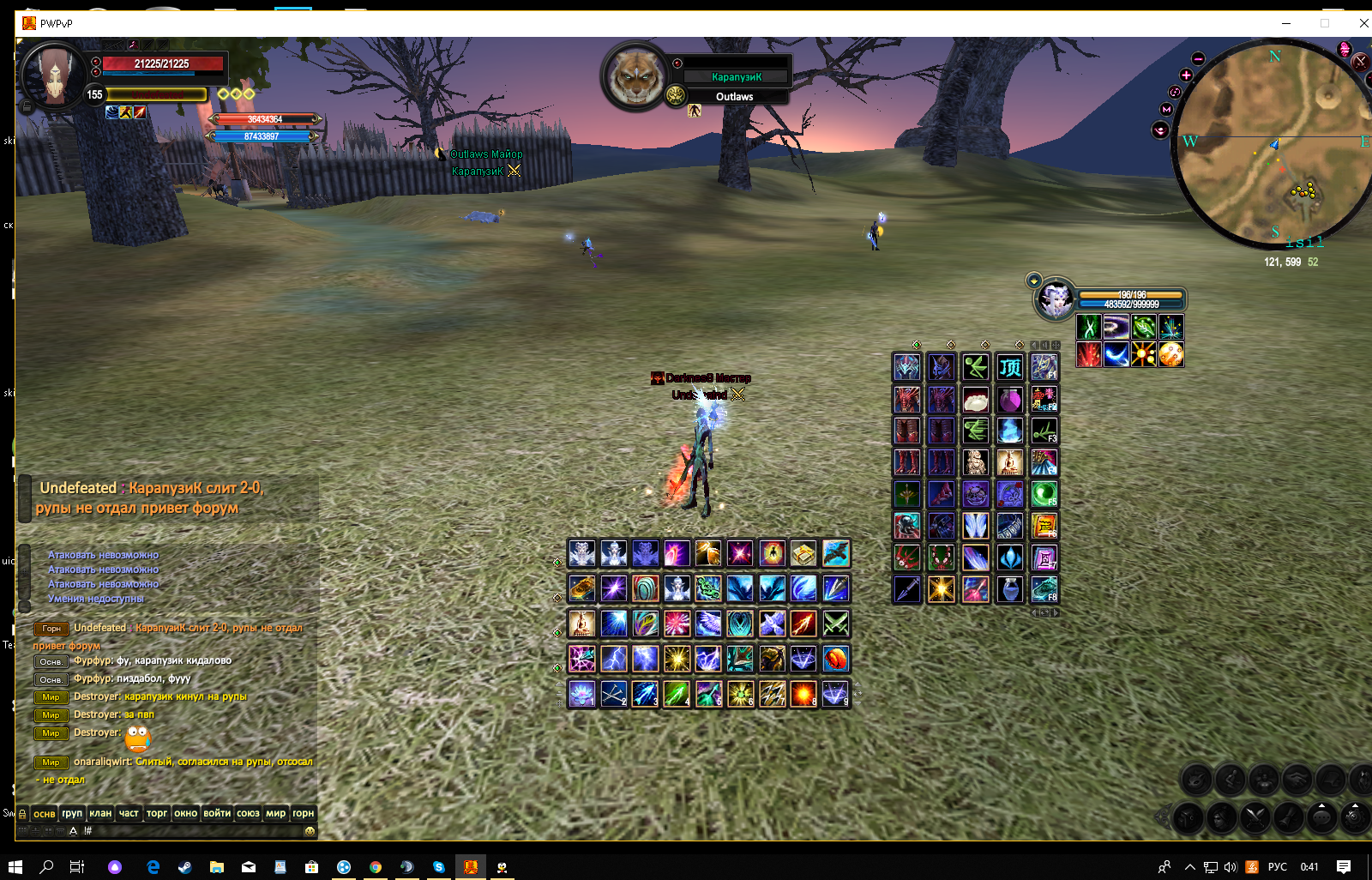Image resolution: width=1372 pixels, height=880 pixels.
Task: Activate the crossed green swords skill
Action: 836,624
